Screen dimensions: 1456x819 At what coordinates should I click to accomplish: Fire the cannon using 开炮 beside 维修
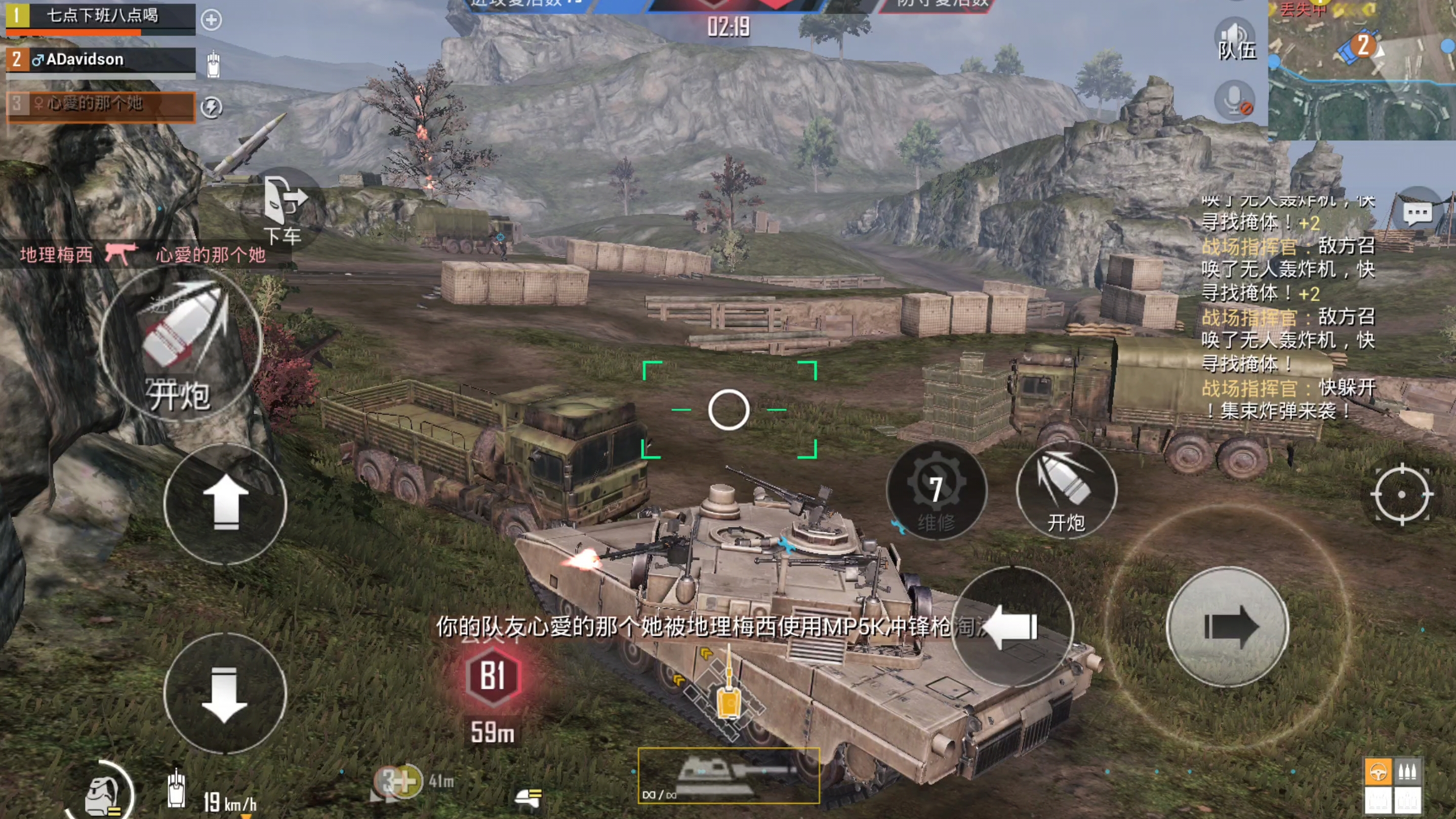click(1066, 490)
